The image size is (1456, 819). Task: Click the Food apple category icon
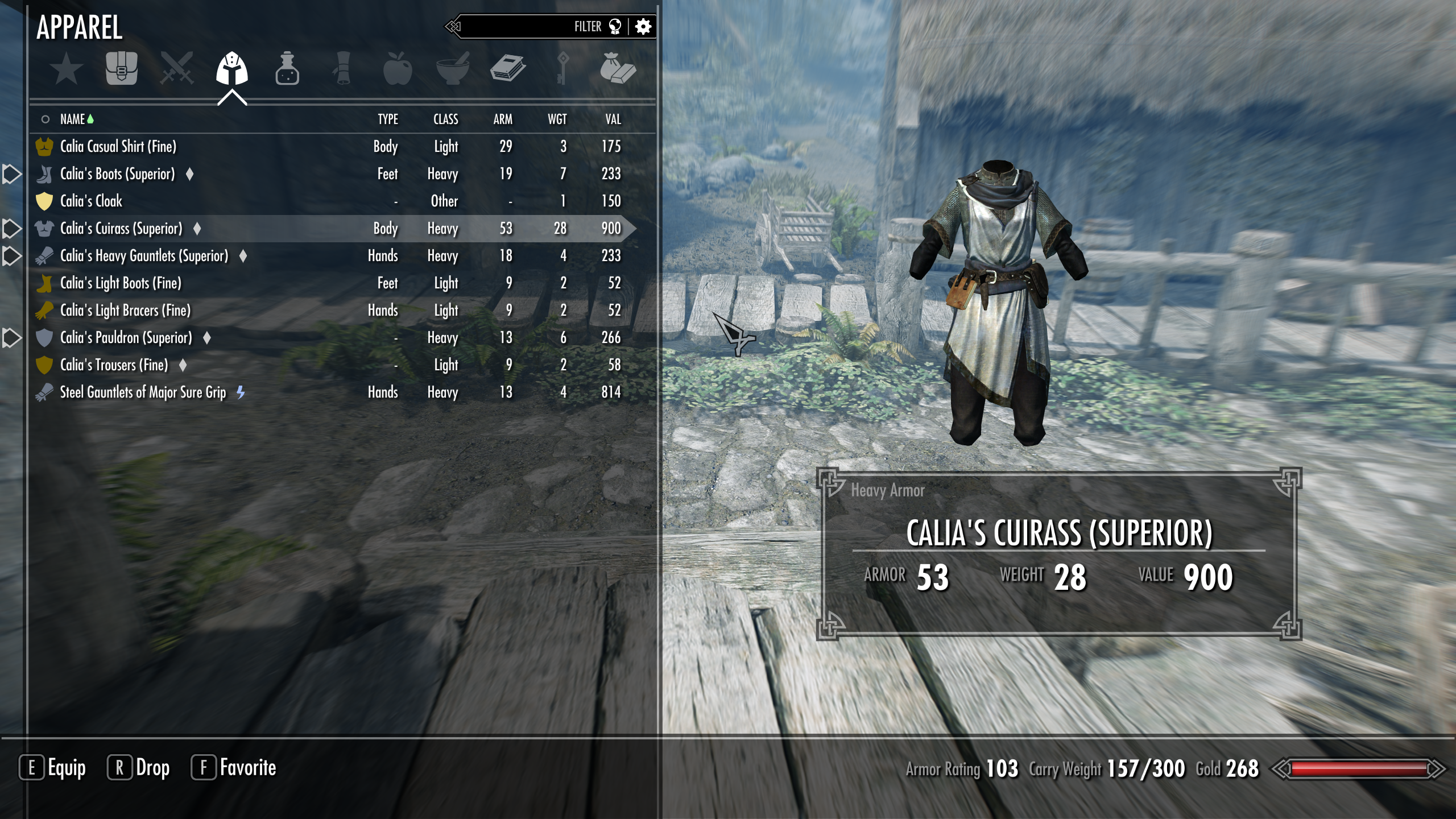point(397,70)
